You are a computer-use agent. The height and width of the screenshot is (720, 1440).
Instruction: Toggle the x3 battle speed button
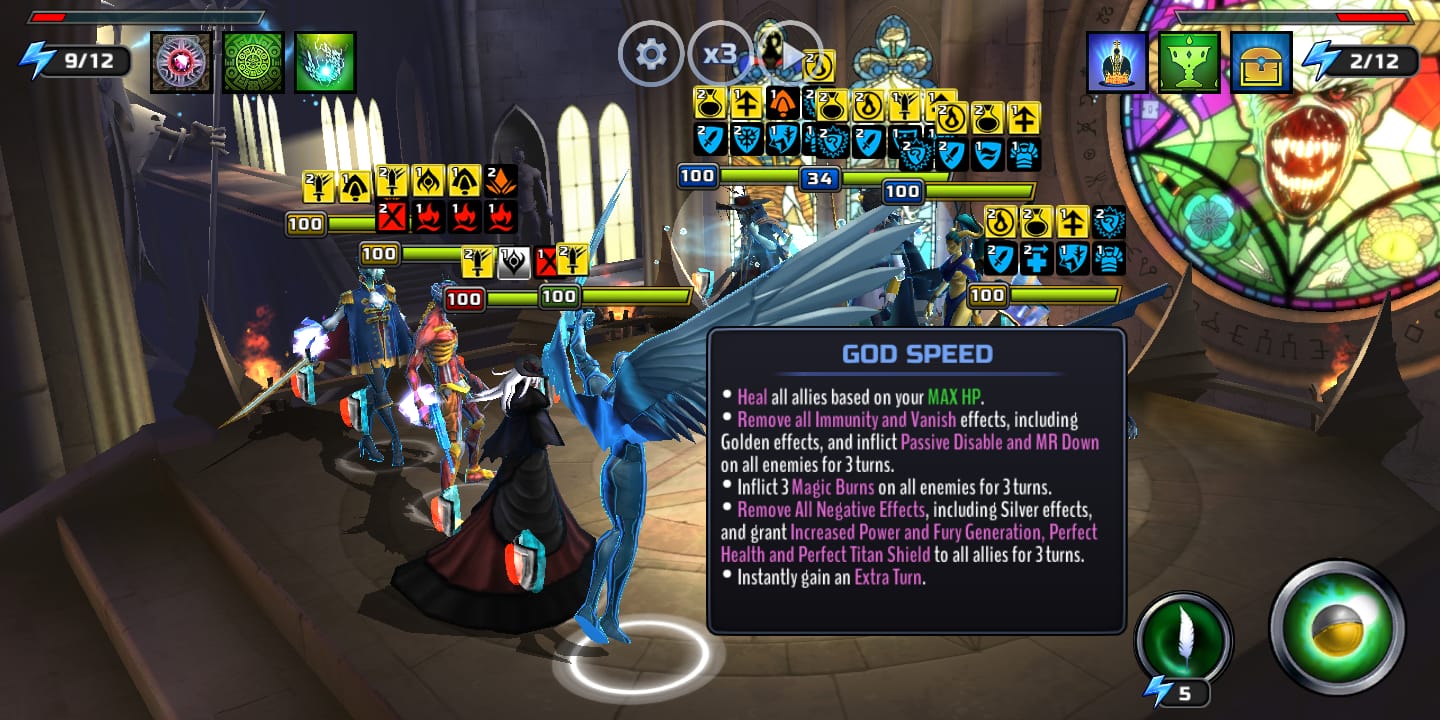(720, 53)
